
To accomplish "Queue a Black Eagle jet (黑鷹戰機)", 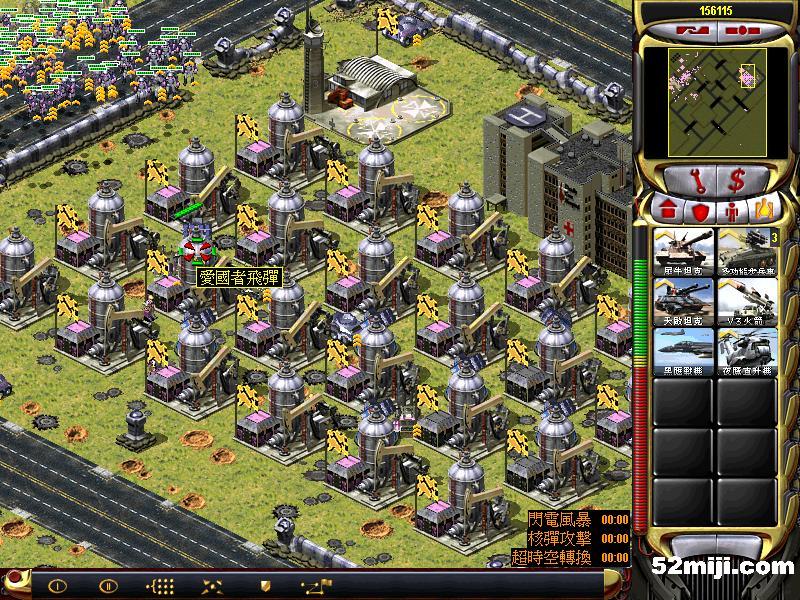I will coord(683,351).
